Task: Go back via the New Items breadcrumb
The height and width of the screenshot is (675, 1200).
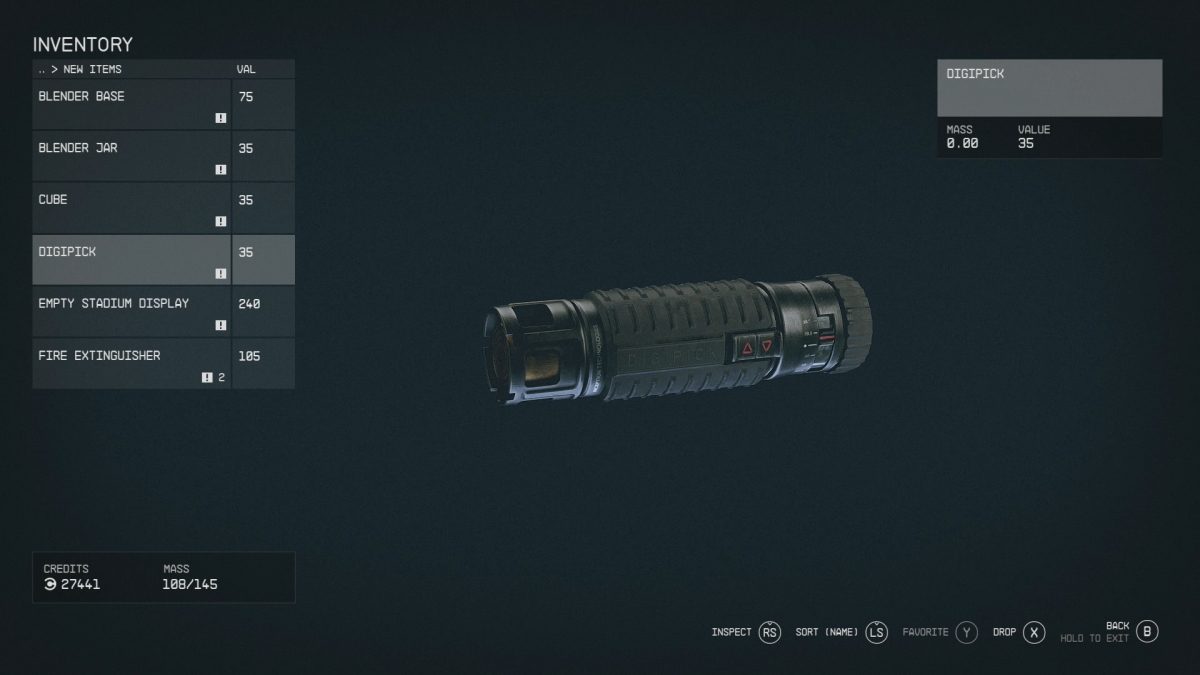Action: (80, 70)
